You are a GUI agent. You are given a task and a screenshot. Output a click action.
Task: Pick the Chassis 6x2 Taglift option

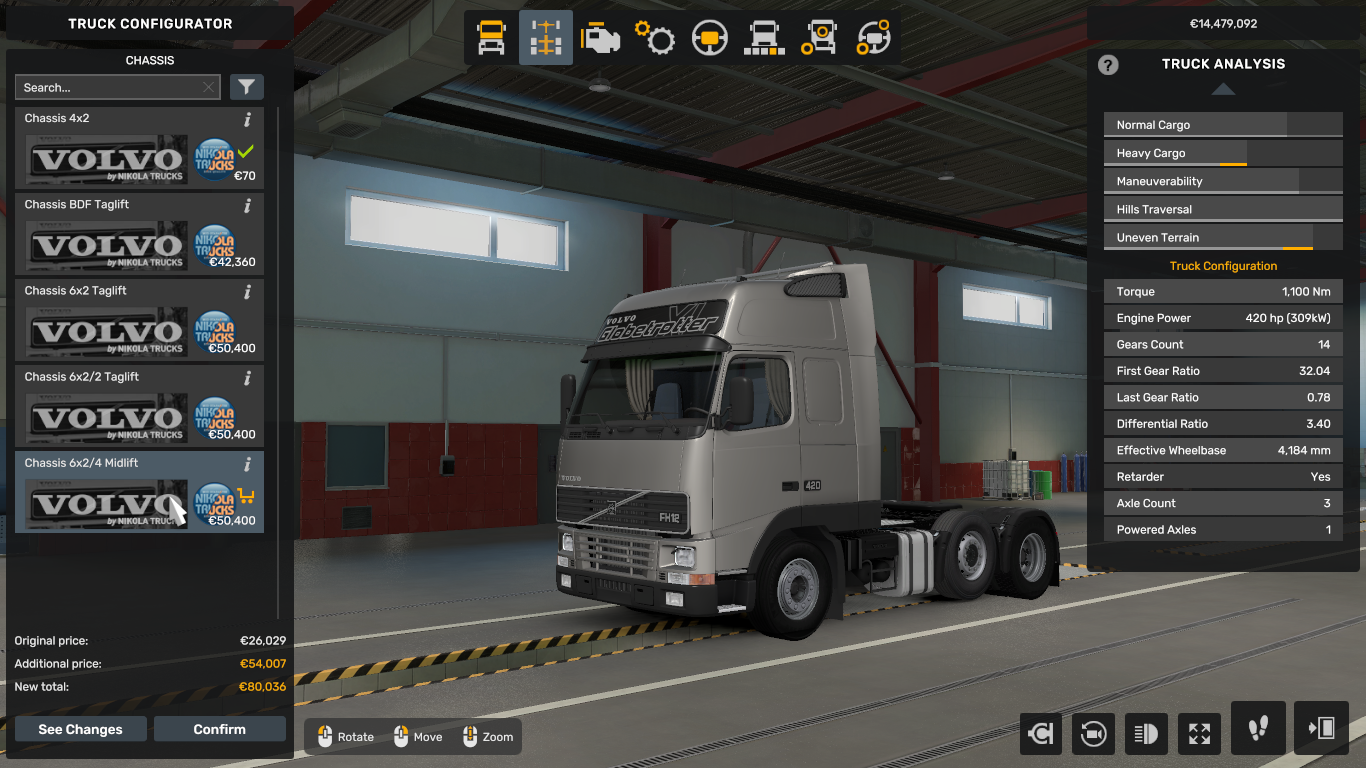pos(139,321)
